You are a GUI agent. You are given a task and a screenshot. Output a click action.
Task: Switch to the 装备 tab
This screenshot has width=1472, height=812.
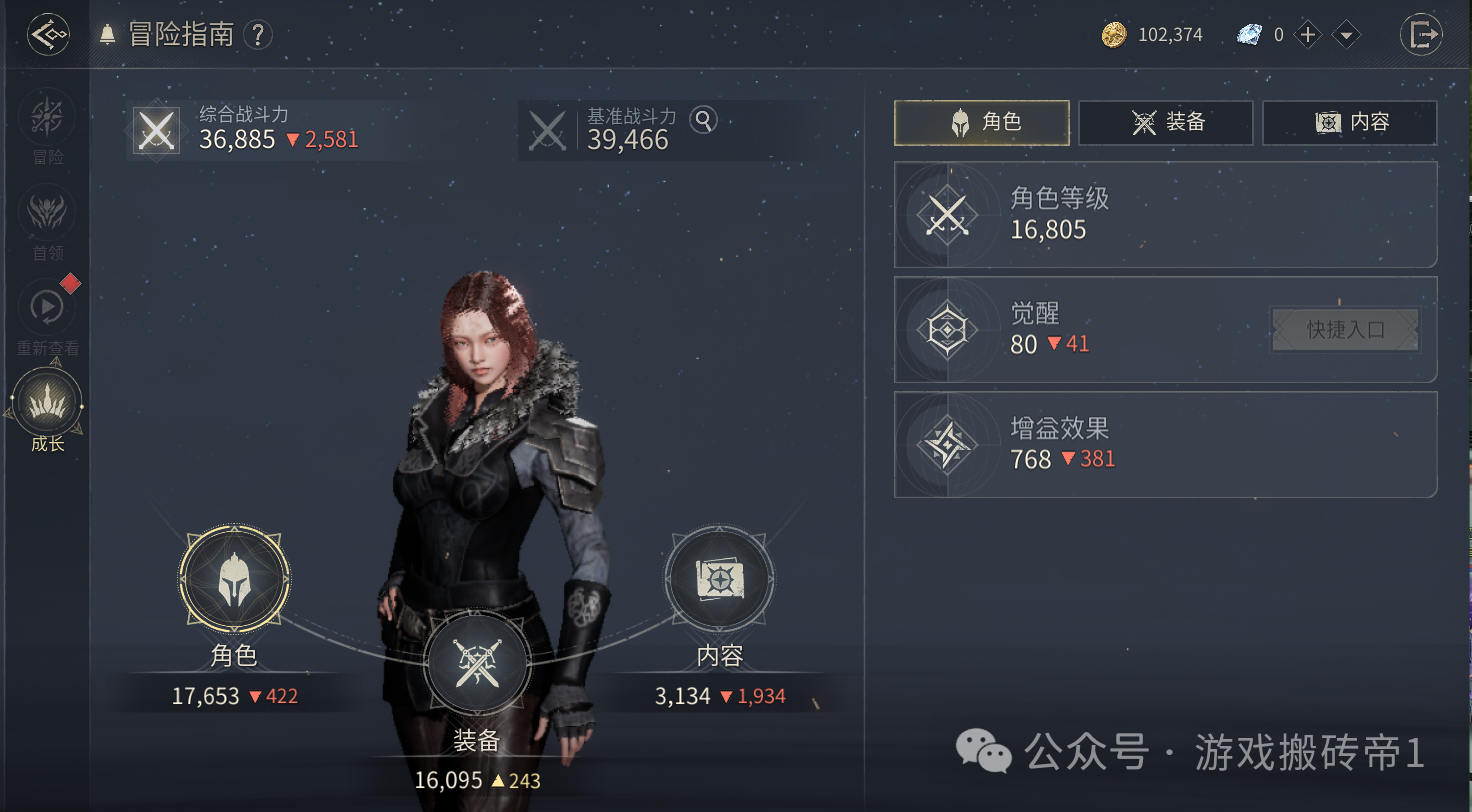[1166, 123]
